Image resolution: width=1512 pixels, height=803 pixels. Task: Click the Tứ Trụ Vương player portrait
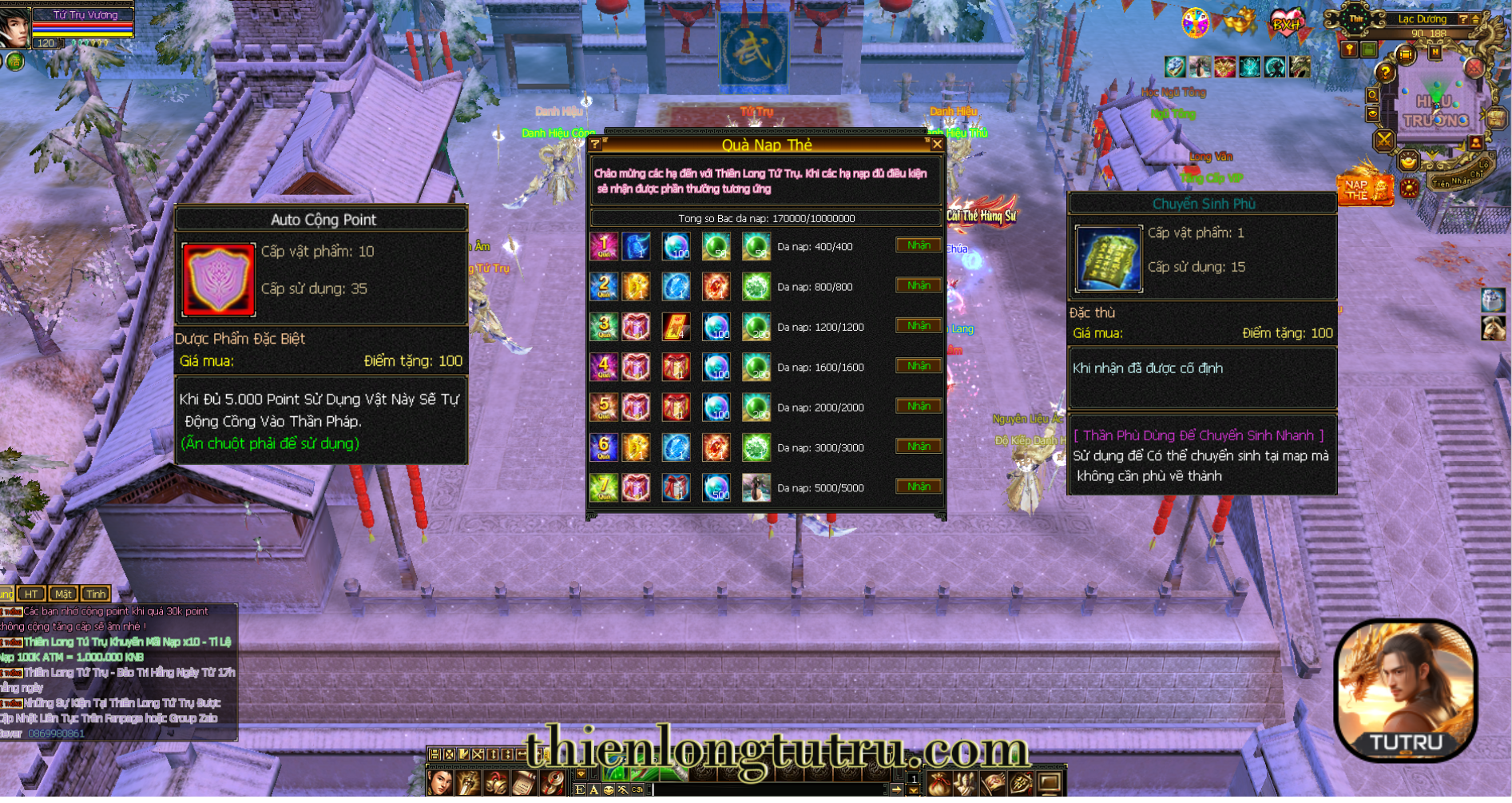(x=14, y=26)
